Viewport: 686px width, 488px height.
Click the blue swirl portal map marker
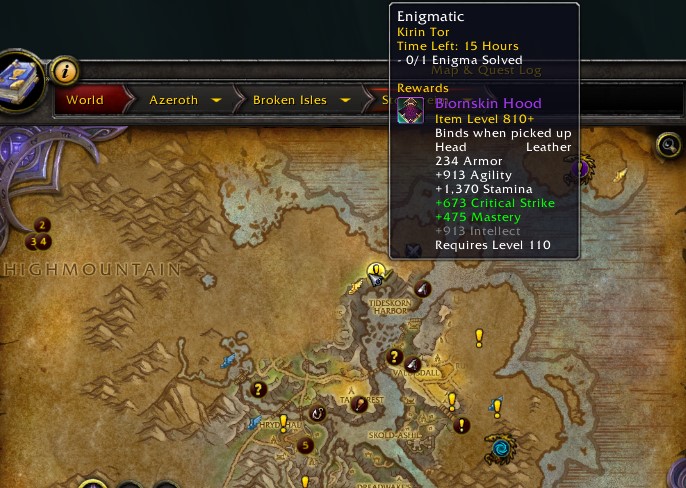point(498,449)
